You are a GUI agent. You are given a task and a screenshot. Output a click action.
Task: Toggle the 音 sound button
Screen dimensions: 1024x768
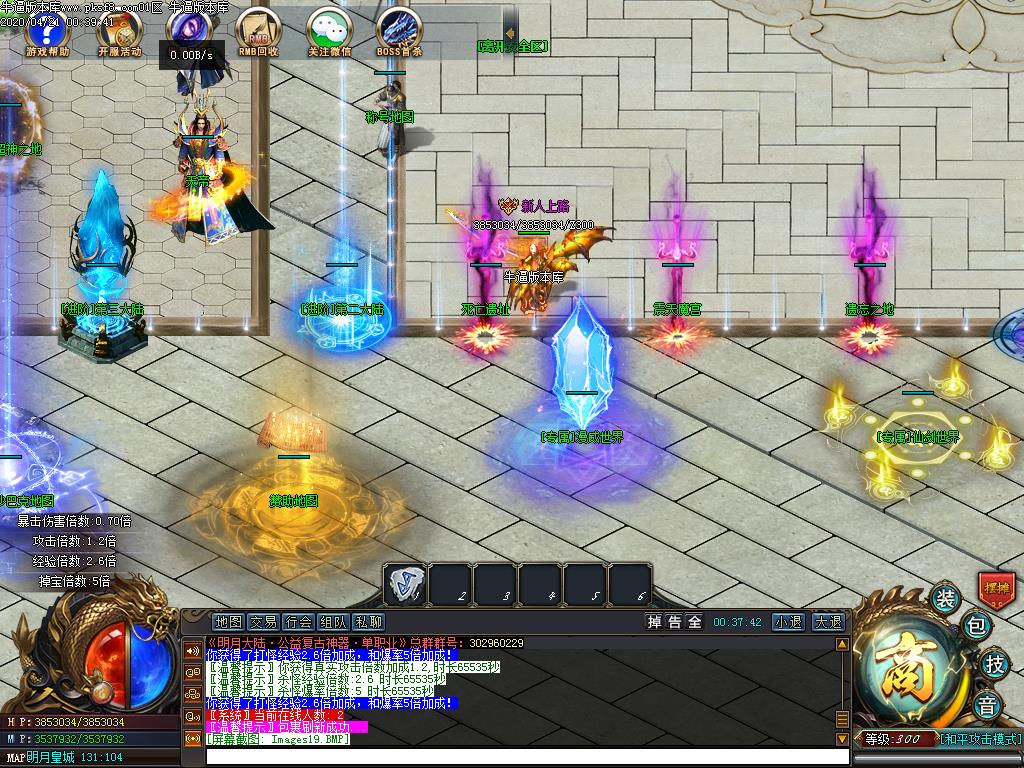coord(988,703)
